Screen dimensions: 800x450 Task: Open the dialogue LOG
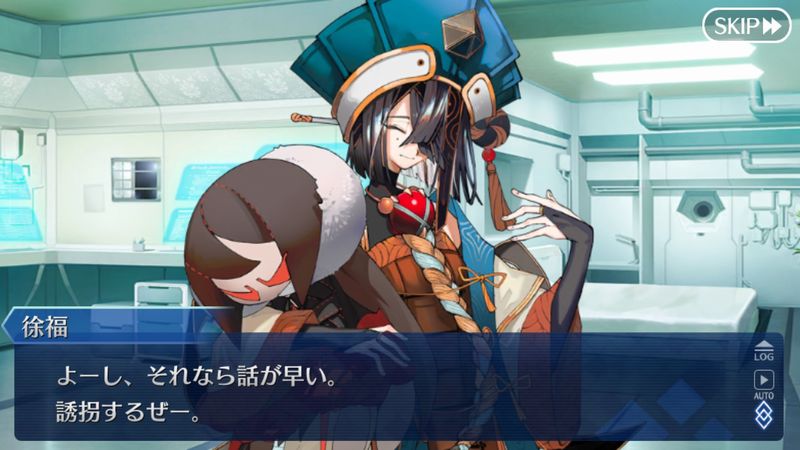point(763,350)
